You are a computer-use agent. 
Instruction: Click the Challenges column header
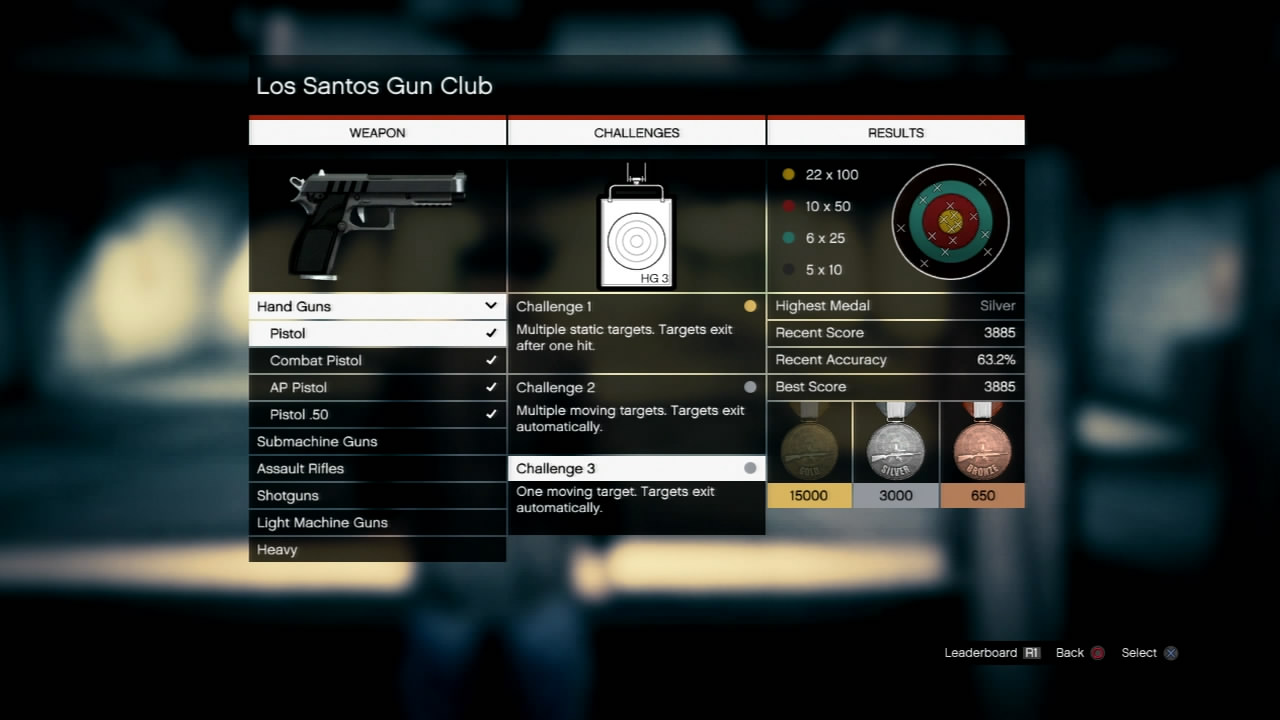coord(636,132)
